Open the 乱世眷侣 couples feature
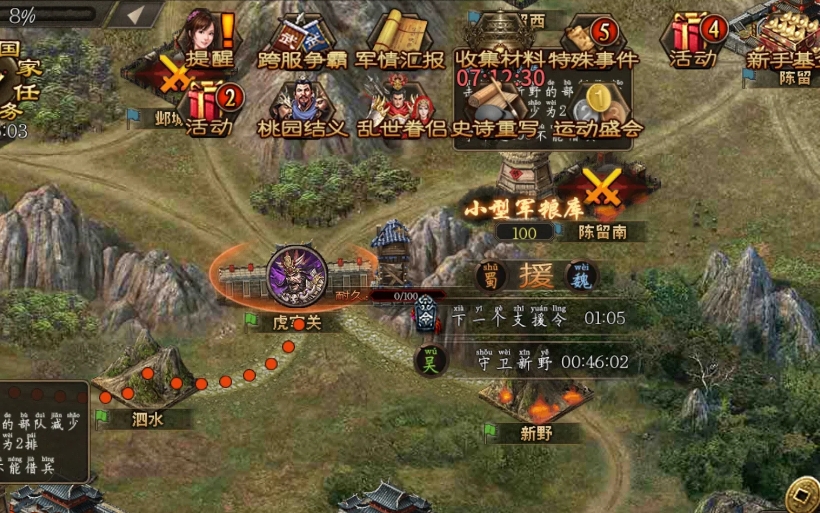Viewport: 820px width, 513px height. [400, 109]
